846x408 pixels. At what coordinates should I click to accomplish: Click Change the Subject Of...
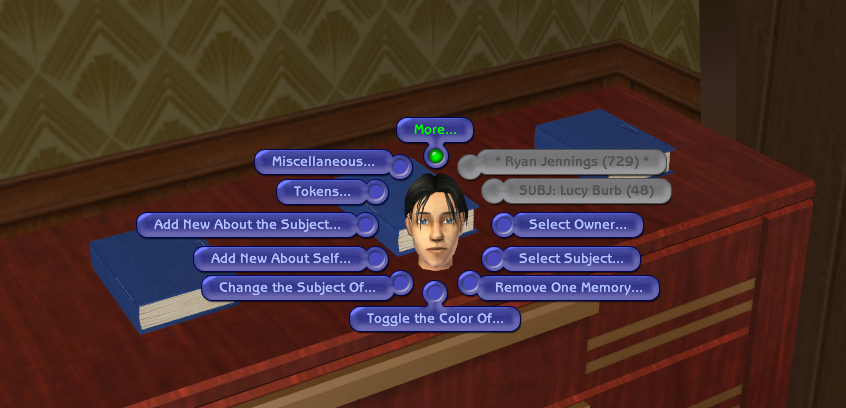pyautogui.click(x=296, y=288)
